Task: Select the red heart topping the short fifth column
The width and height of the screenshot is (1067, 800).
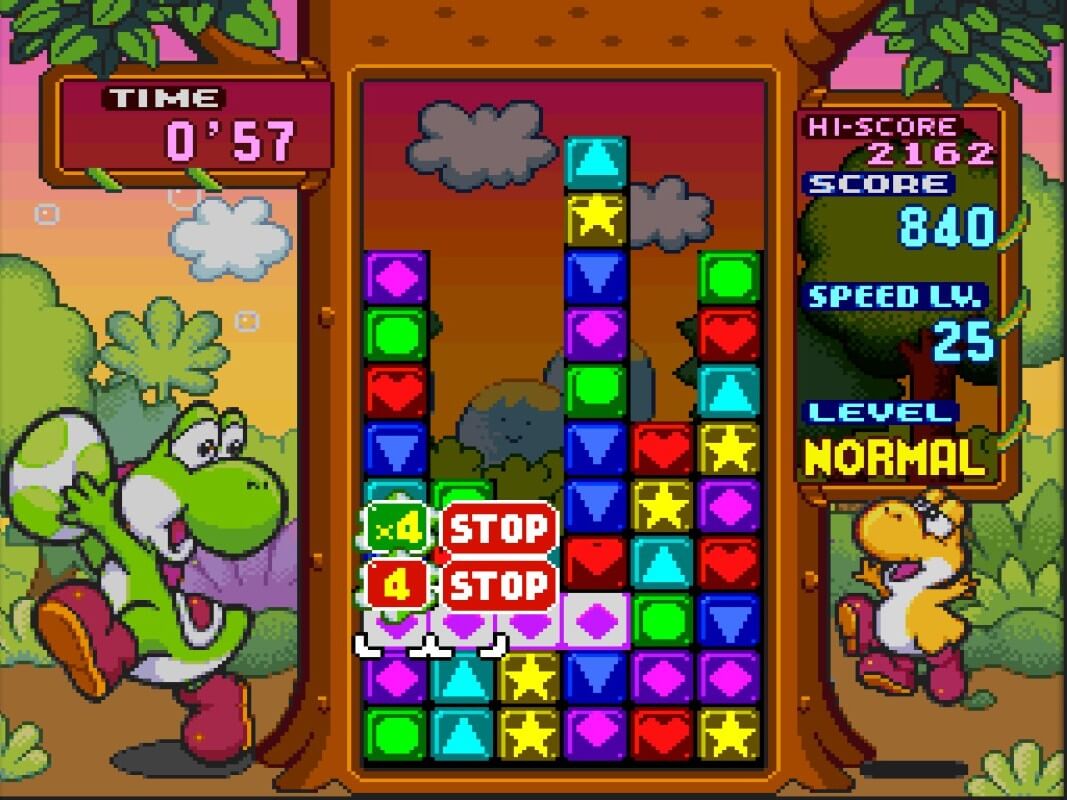Action: [x=662, y=448]
